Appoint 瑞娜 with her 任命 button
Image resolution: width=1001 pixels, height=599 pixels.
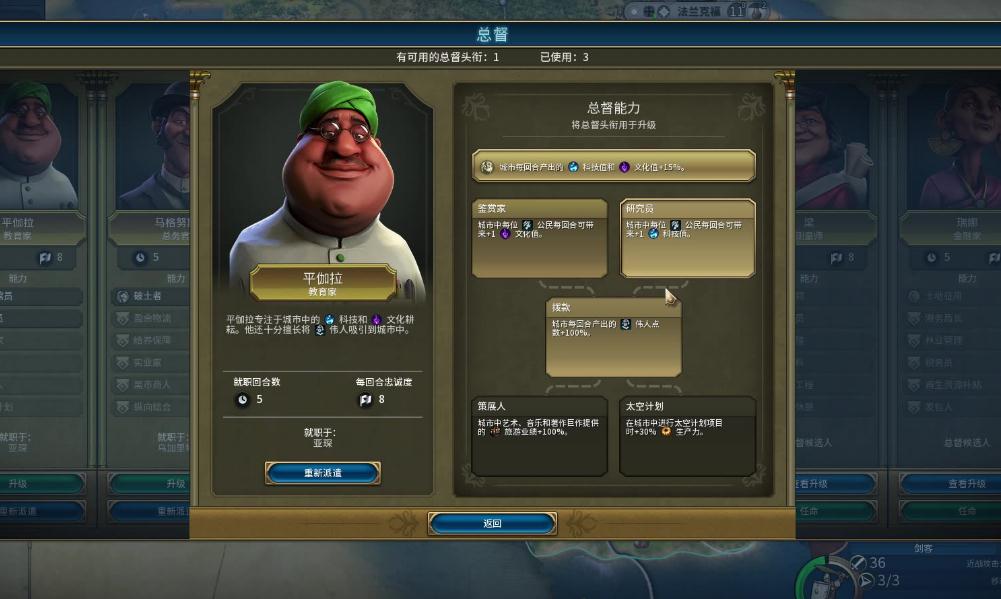pyautogui.click(x=950, y=510)
